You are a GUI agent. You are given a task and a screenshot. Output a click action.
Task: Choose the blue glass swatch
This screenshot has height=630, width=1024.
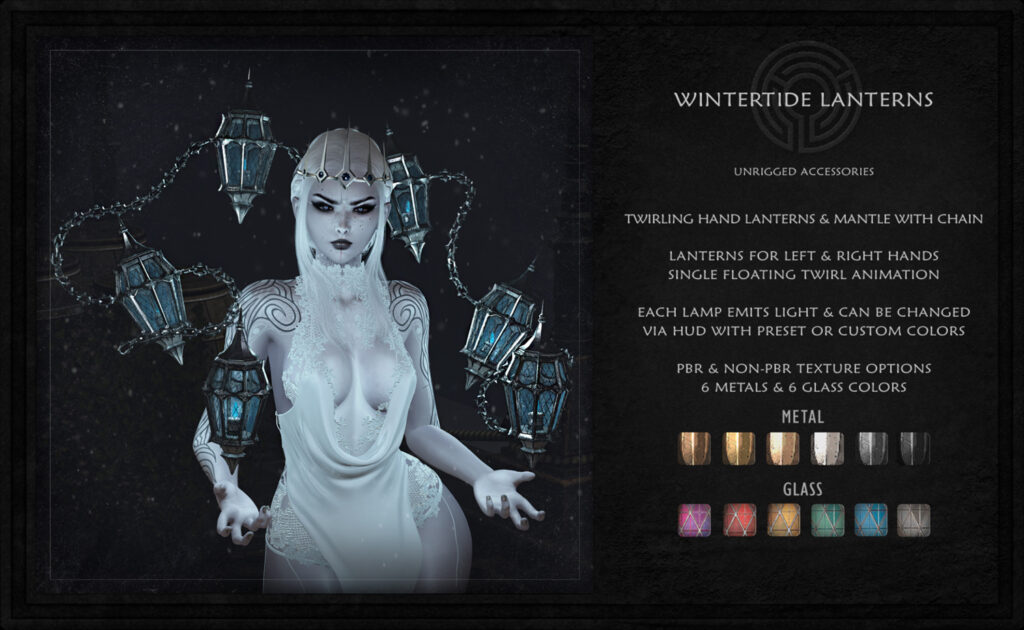coord(871,519)
